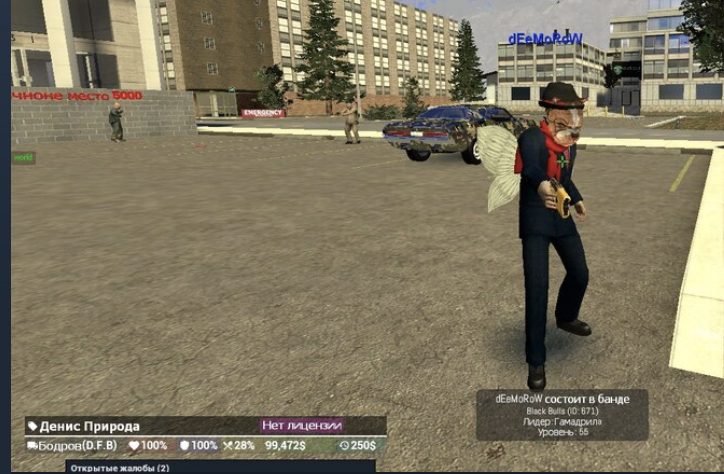Click the green "world" tag
The height and width of the screenshot is (474, 724).
[23, 158]
